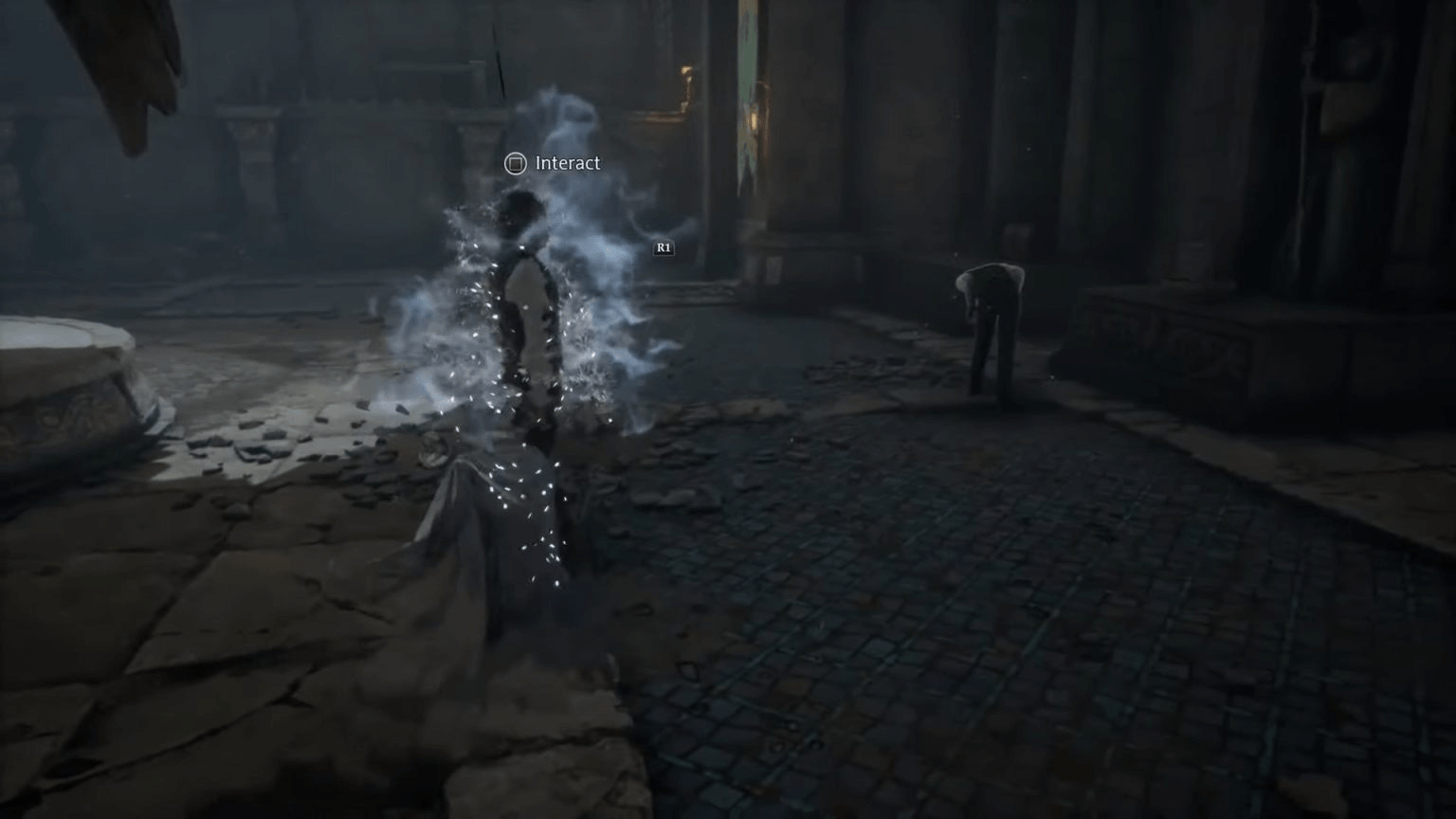Screen dimensions: 1456x819
Task: Click the R1 prompt to toggle targeting
Action: 664,247
